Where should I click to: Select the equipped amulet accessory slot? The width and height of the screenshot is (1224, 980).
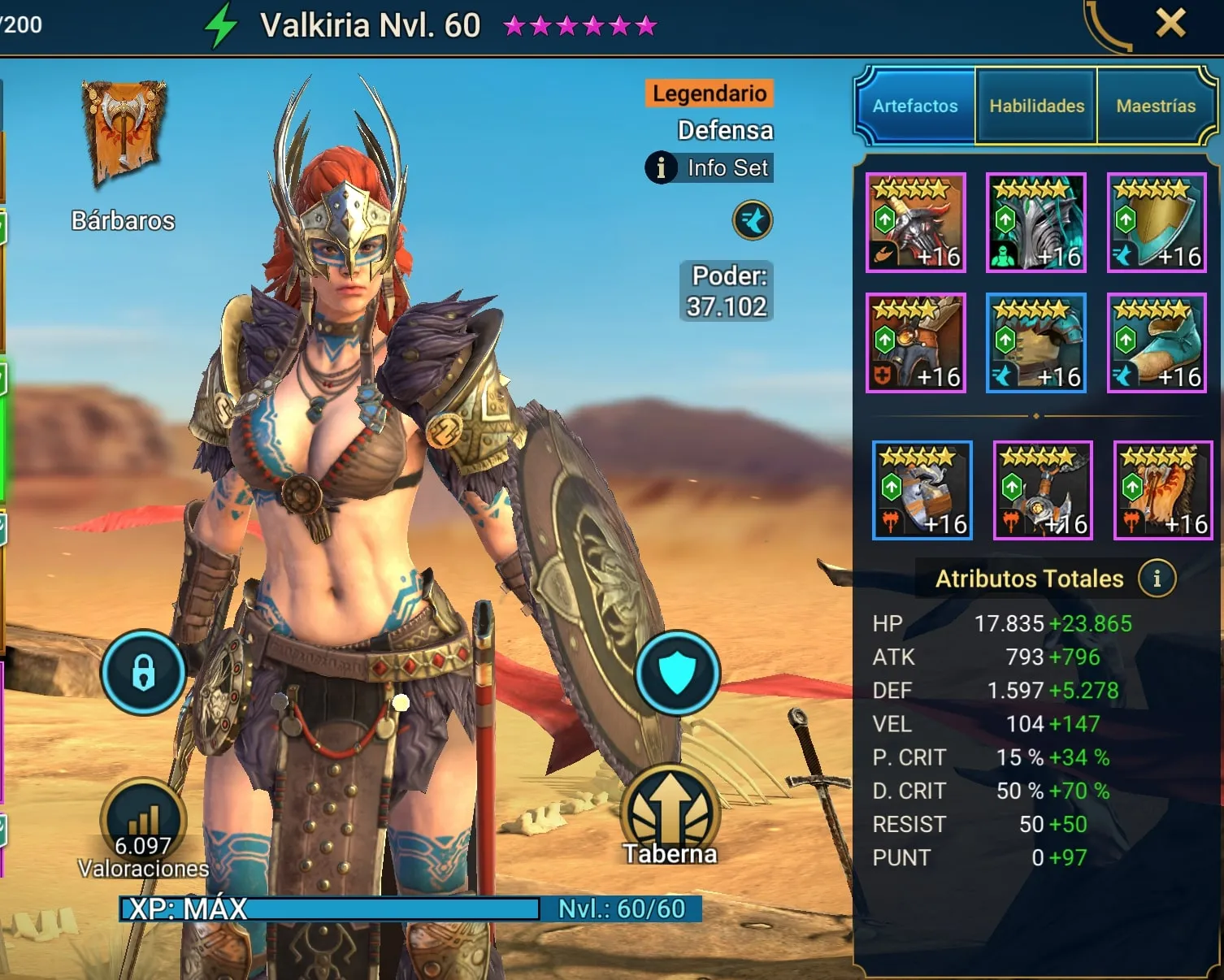pyautogui.click(x=1043, y=491)
